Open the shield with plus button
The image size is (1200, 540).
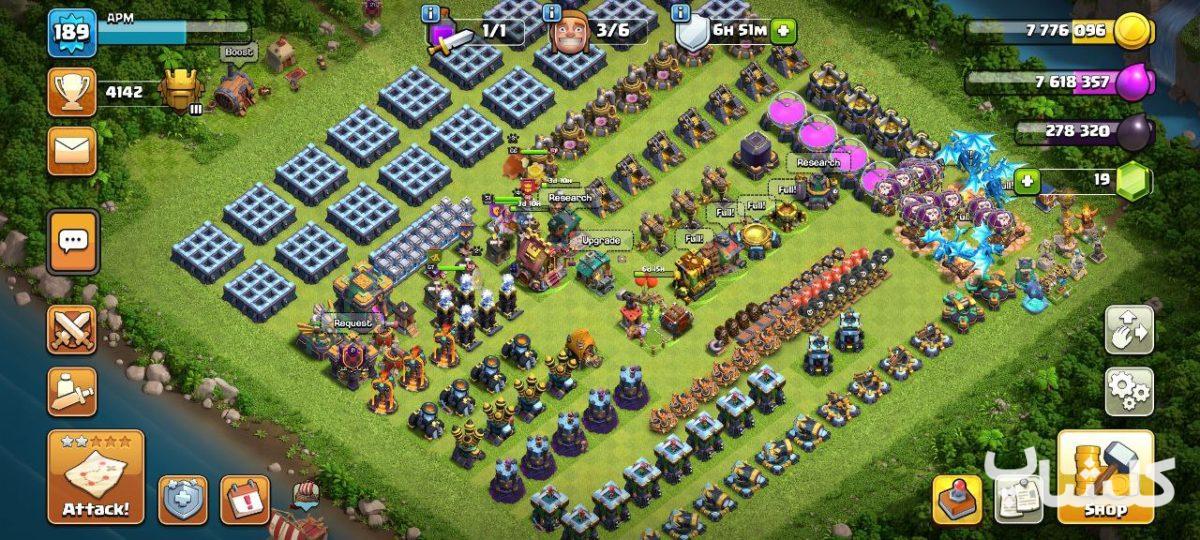click(x=183, y=499)
